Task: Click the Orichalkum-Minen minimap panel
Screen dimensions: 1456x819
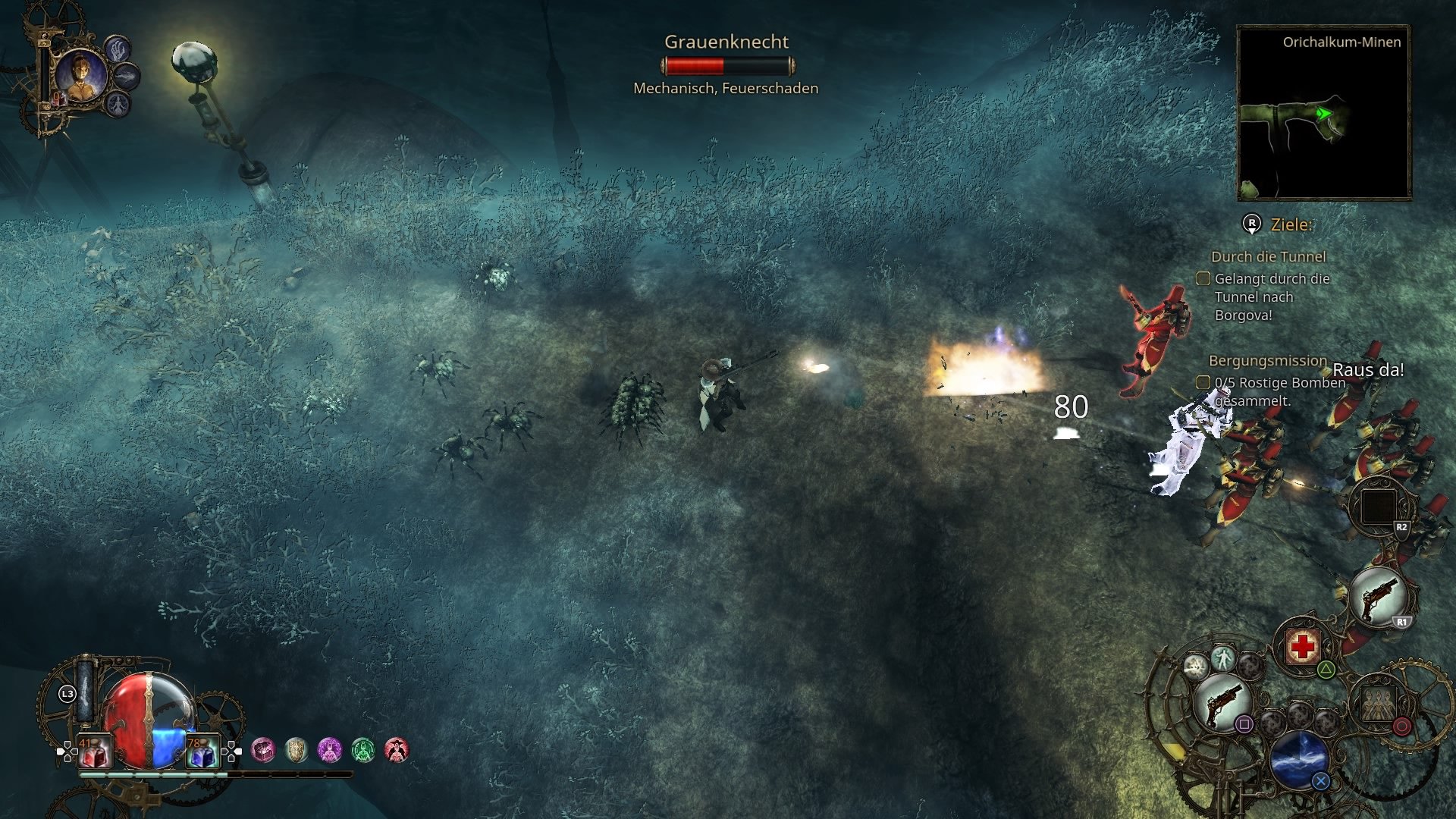Action: point(1323,110)
